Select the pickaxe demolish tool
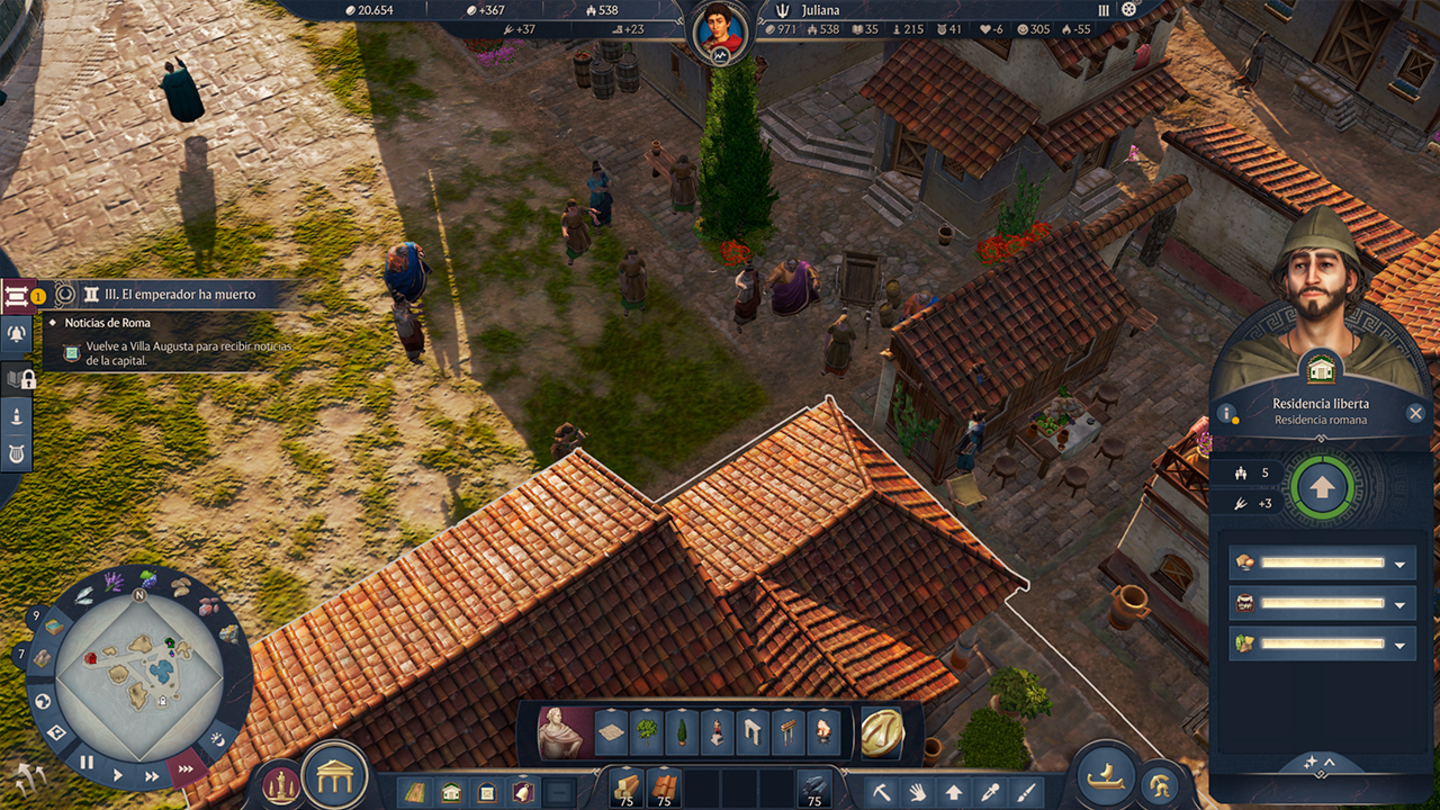Screen dimensions: 1440x810 [x=881, y=793]
